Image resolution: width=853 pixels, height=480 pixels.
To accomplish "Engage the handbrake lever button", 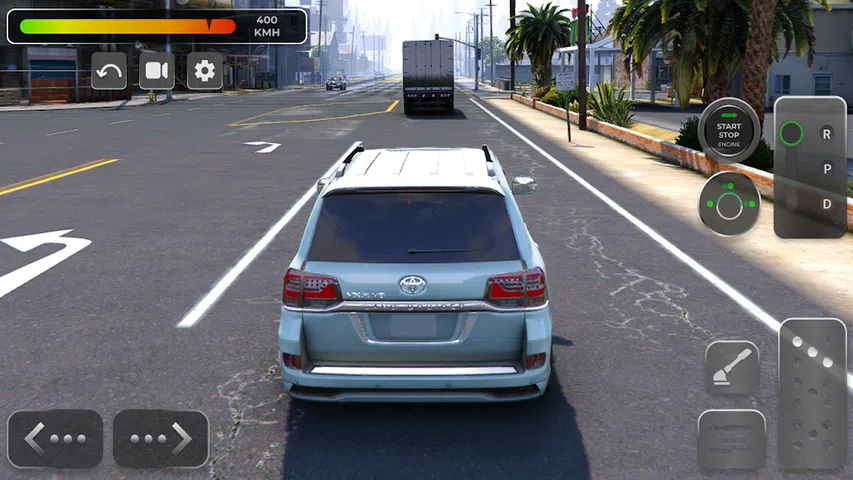I will (732, 369).
